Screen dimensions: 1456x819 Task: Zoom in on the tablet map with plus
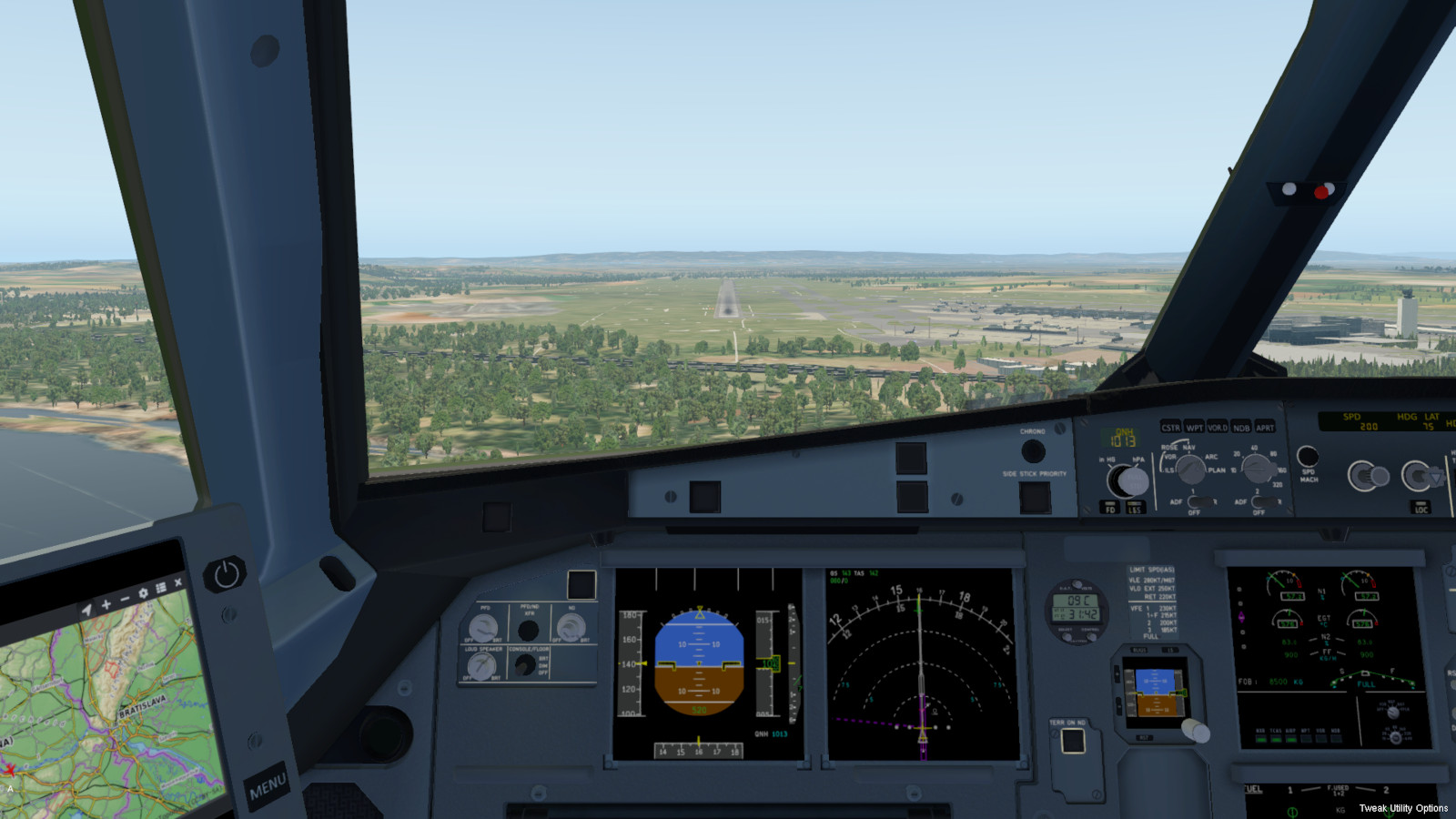pyautogui.click(x=106, y=604)
